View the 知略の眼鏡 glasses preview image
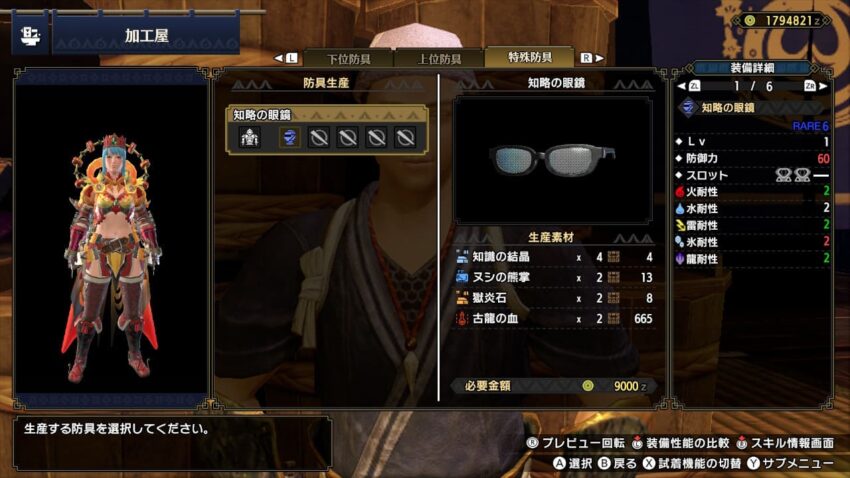 click(x=552, y=158)
